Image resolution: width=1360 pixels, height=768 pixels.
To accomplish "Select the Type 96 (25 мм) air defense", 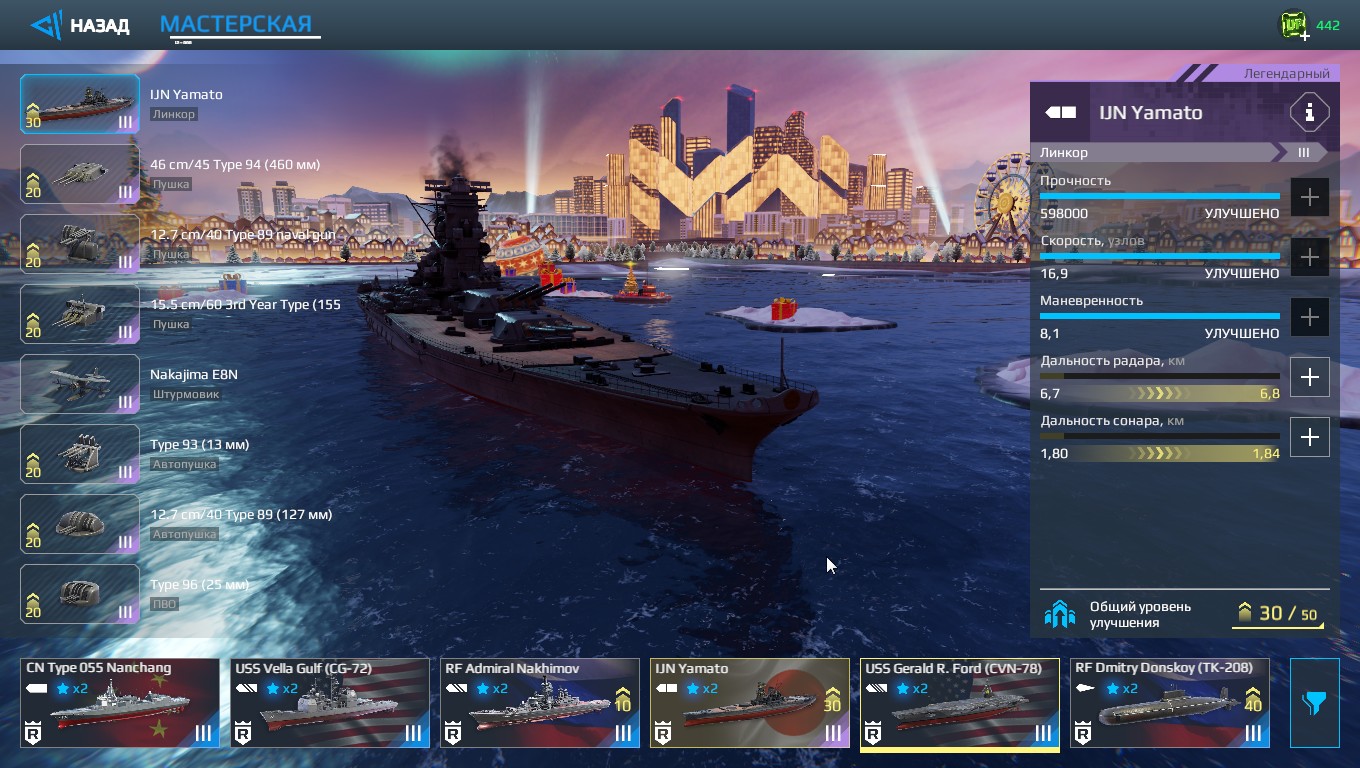I will click(x=80, y=594).
